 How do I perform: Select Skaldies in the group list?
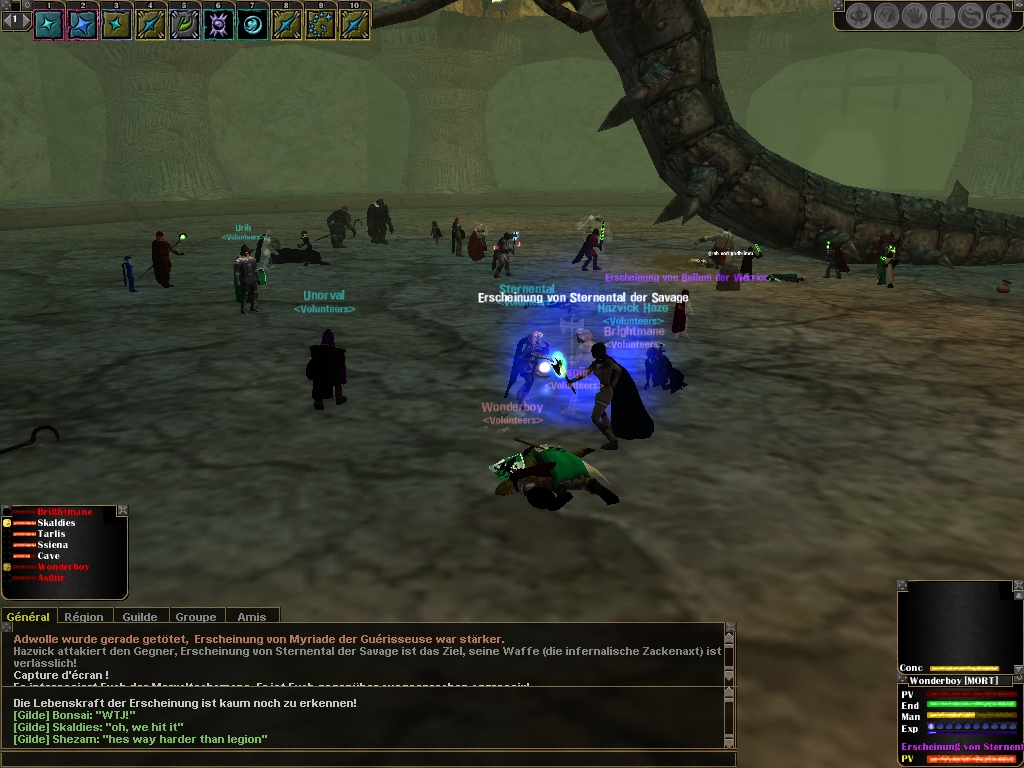click(56, 523)
